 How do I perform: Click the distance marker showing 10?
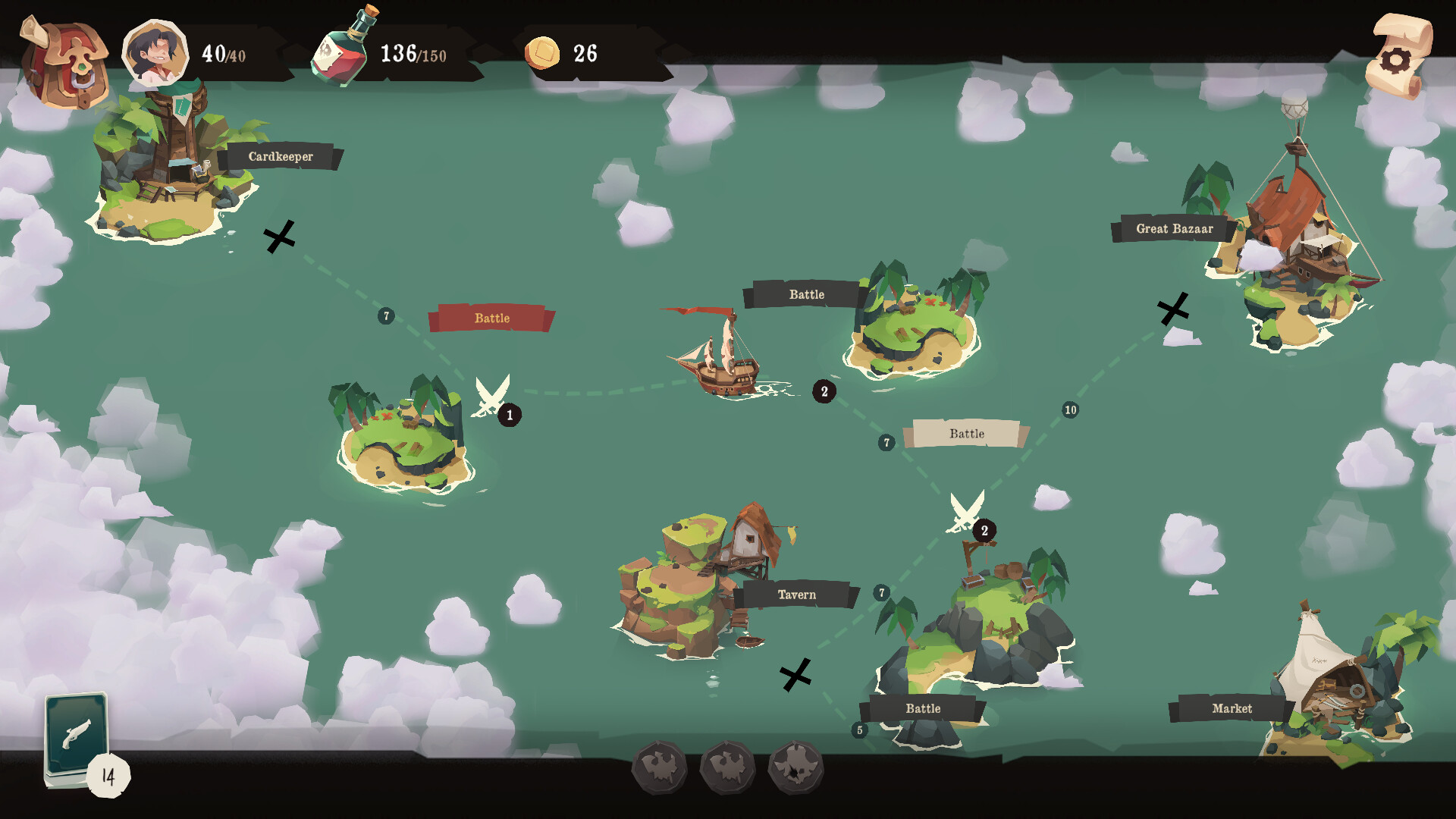click(1070, 408)
